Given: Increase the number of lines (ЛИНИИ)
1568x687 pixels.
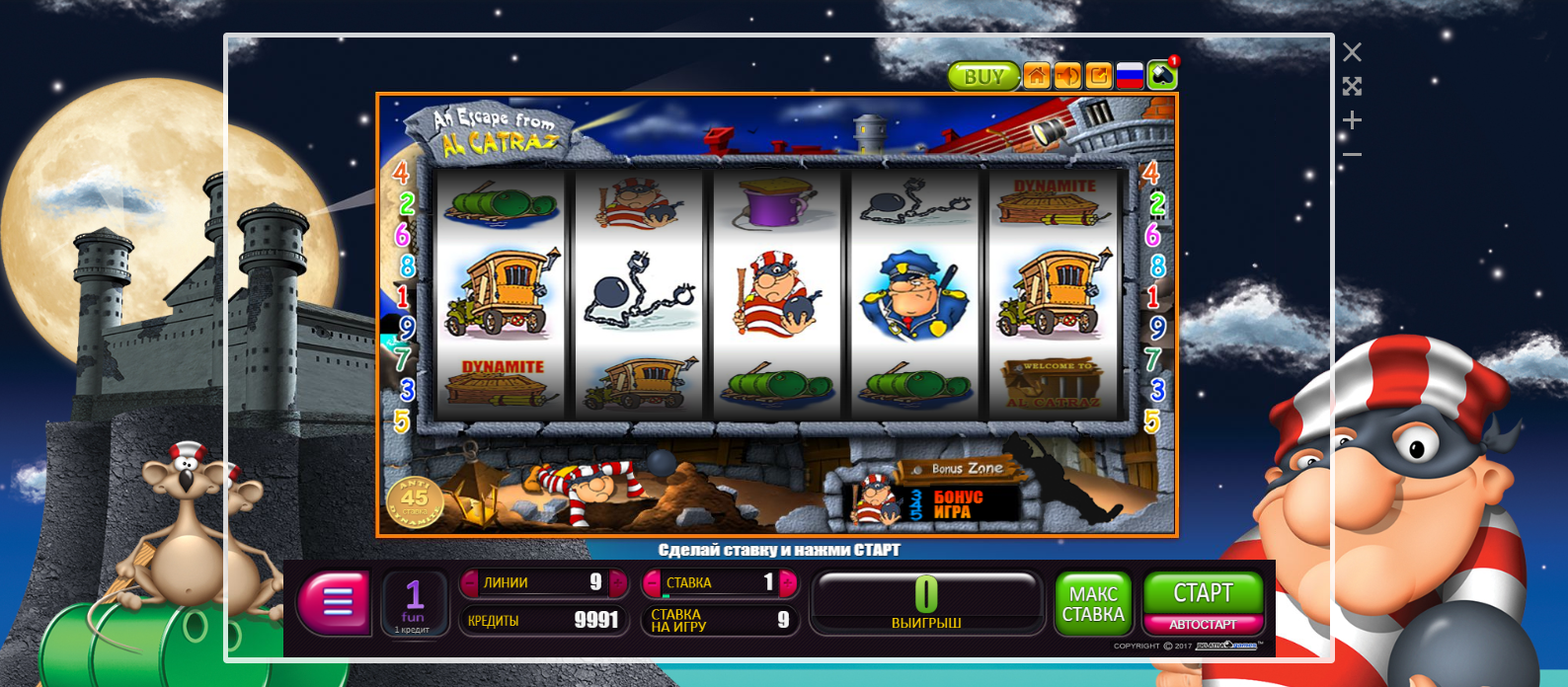Looking at the screenshot, I should click(x=618, y=583).
